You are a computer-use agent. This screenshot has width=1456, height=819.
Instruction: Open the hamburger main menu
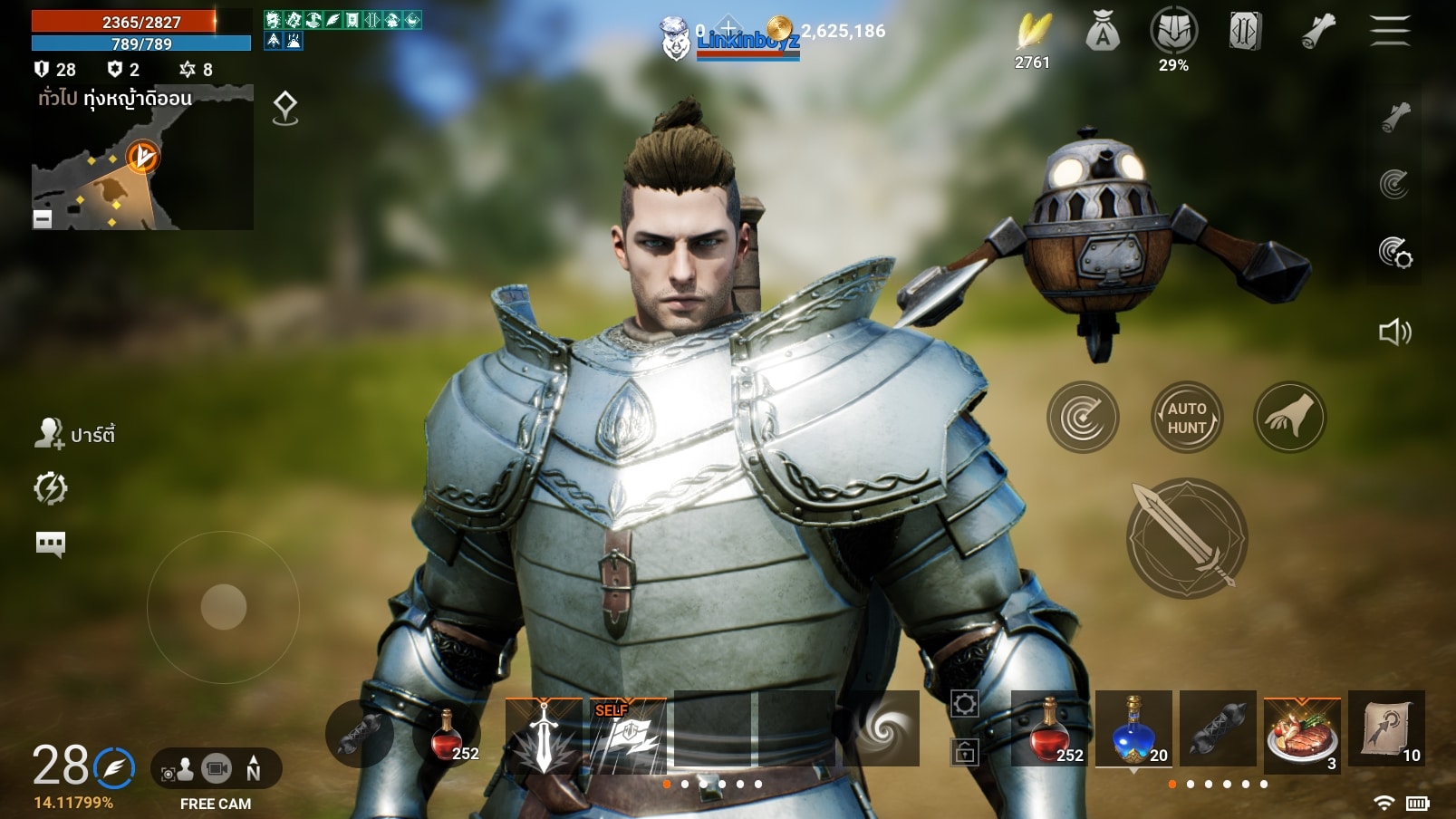coord(1389,31)
